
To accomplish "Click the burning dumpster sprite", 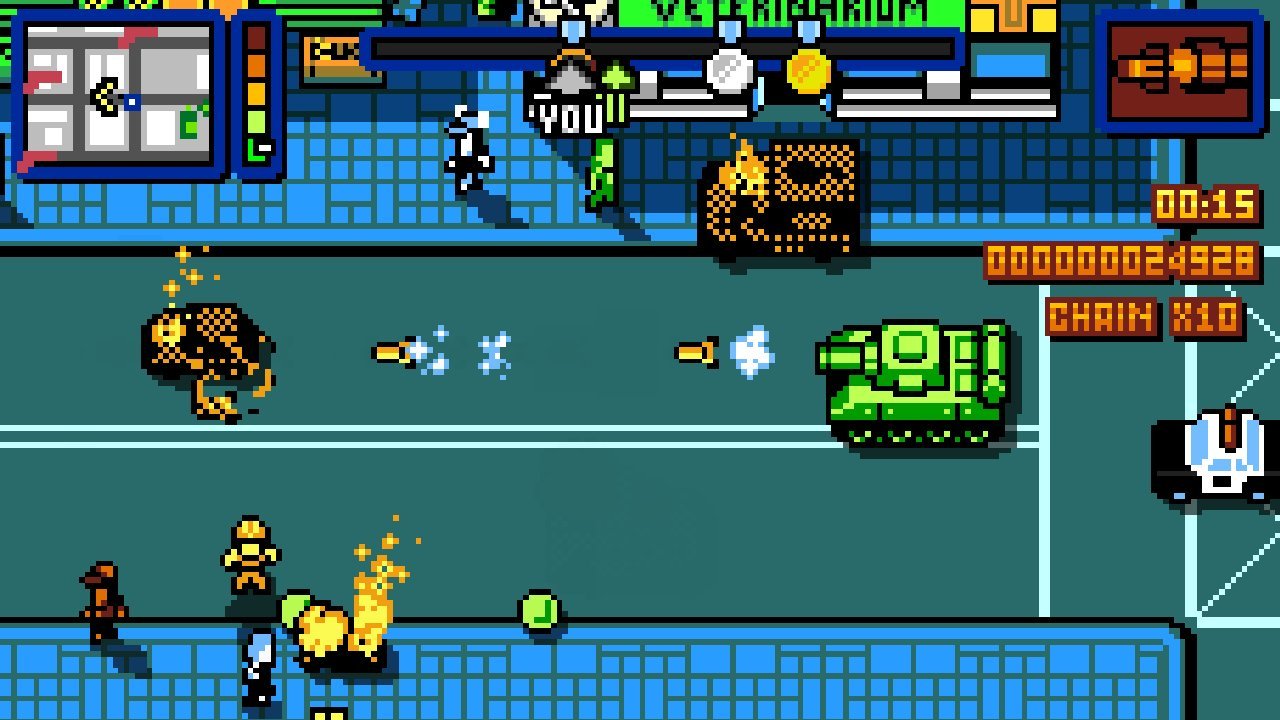I will pyautogui.click(x=780, y=200).
